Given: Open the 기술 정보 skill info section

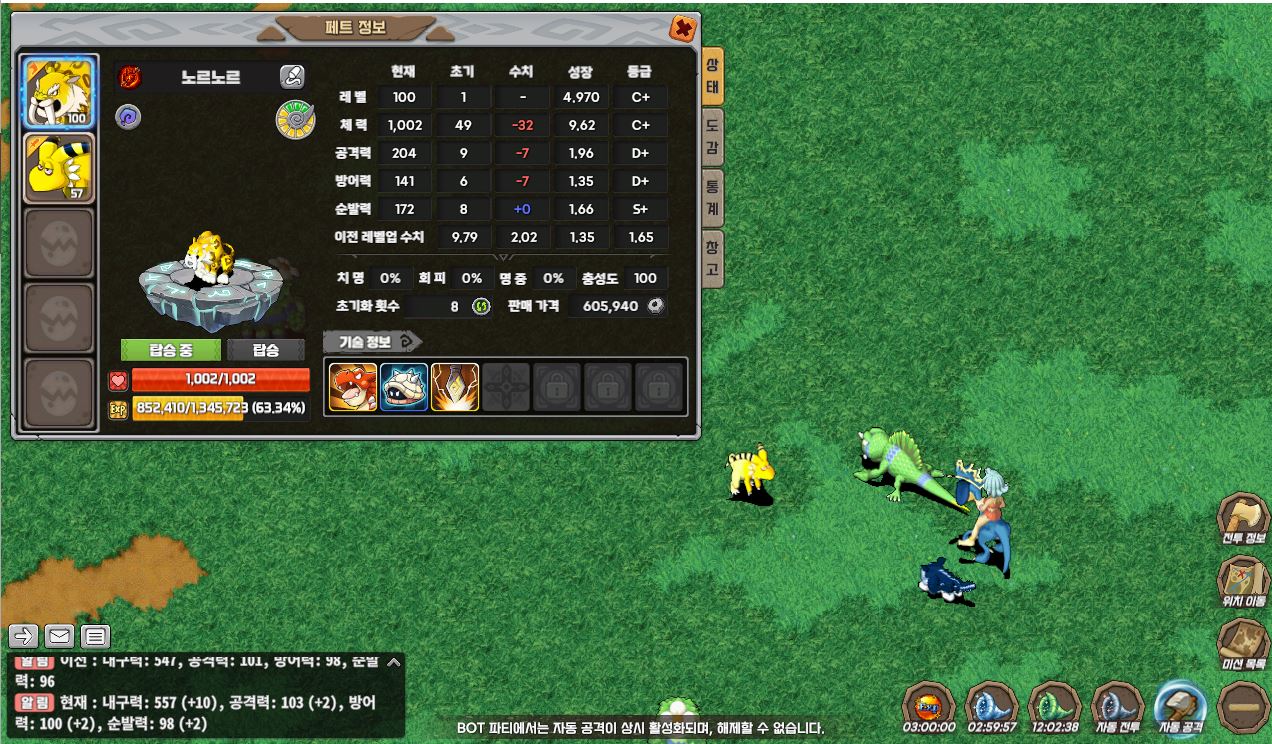Looking at the screenshot, I should (372, 342).
